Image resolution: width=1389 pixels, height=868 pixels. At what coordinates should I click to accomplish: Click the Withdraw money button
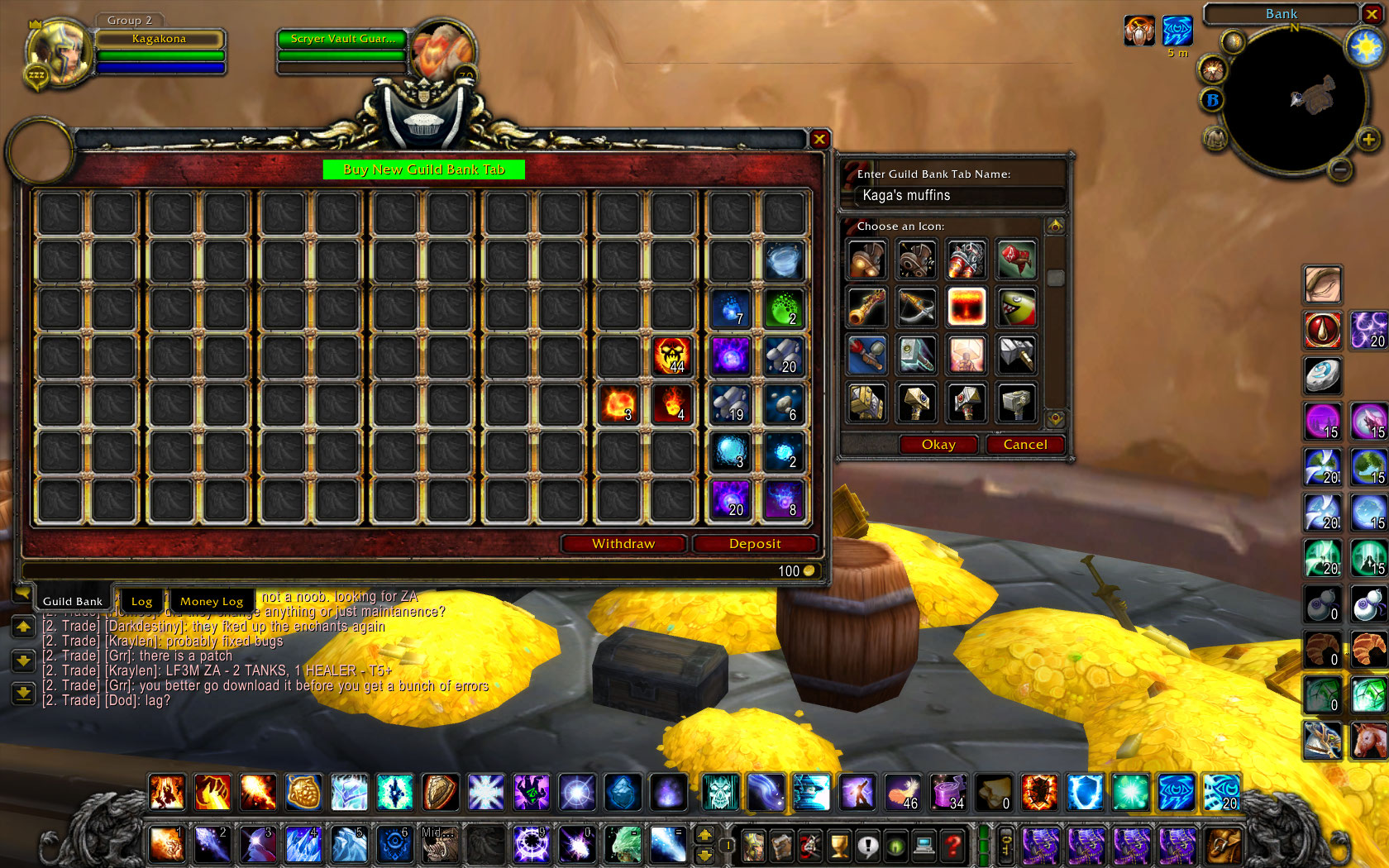point(623,543)
